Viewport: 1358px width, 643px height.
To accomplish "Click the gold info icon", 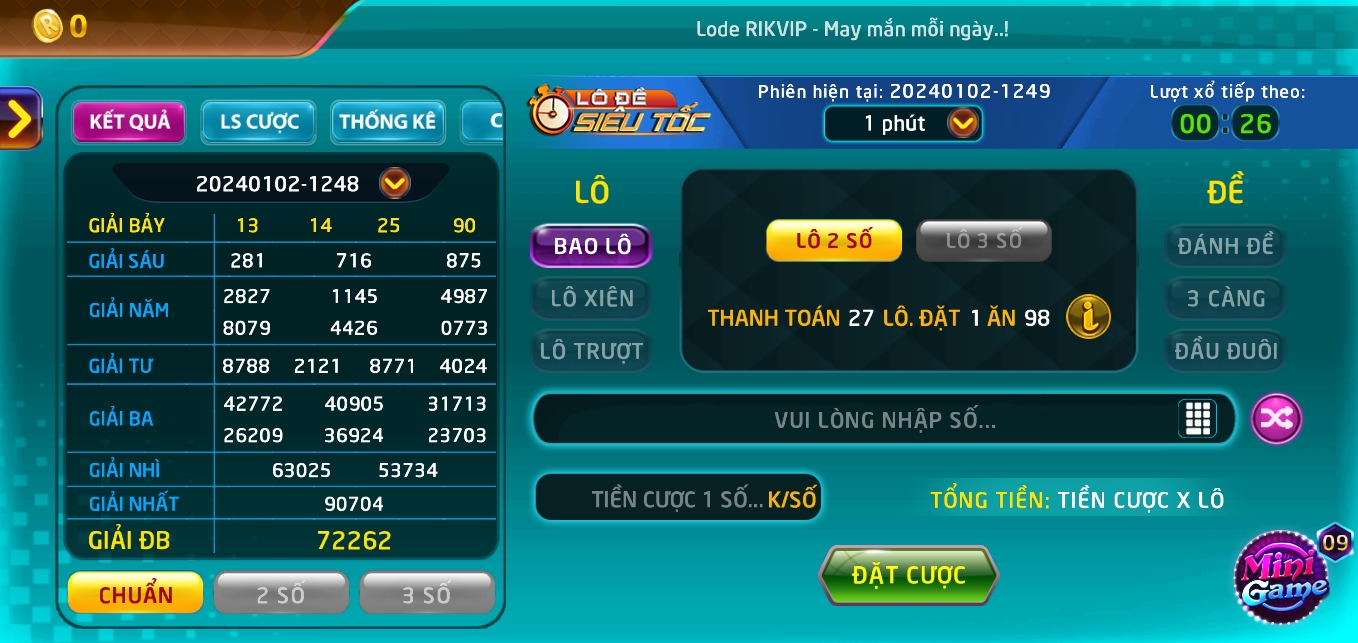I will point(1088,318).
